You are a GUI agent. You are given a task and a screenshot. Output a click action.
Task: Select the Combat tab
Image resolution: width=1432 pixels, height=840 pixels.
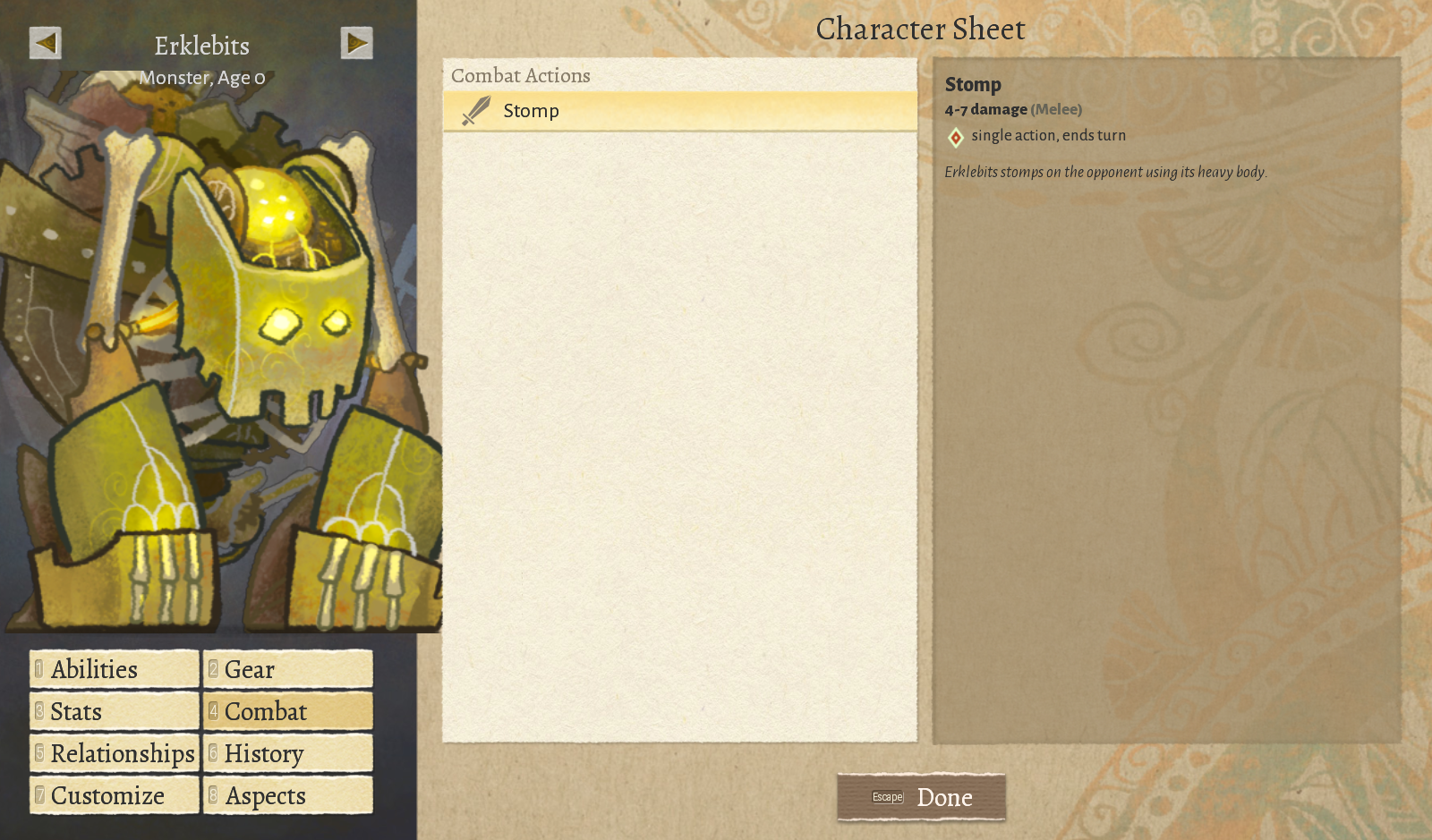(x=287, y=711)
